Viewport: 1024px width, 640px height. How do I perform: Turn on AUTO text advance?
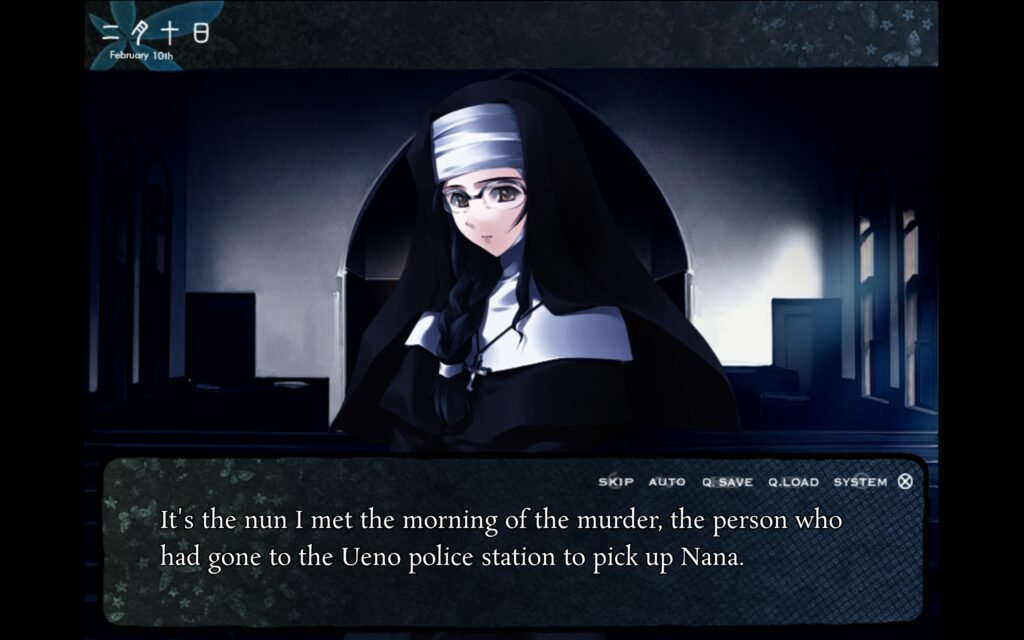(667, 482)
